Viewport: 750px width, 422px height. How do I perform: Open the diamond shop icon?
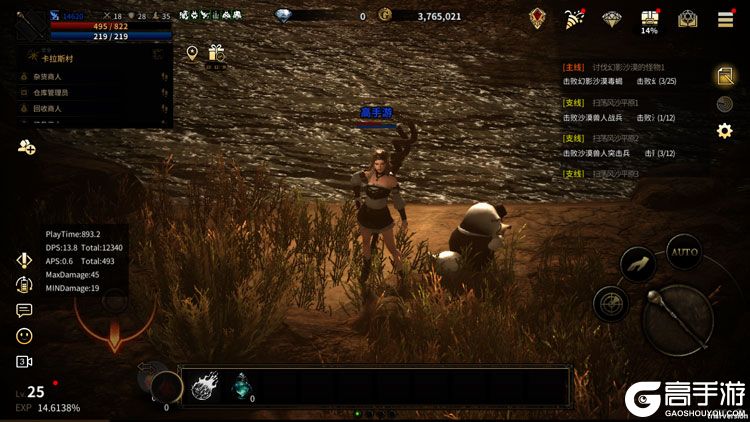[612, 19]
